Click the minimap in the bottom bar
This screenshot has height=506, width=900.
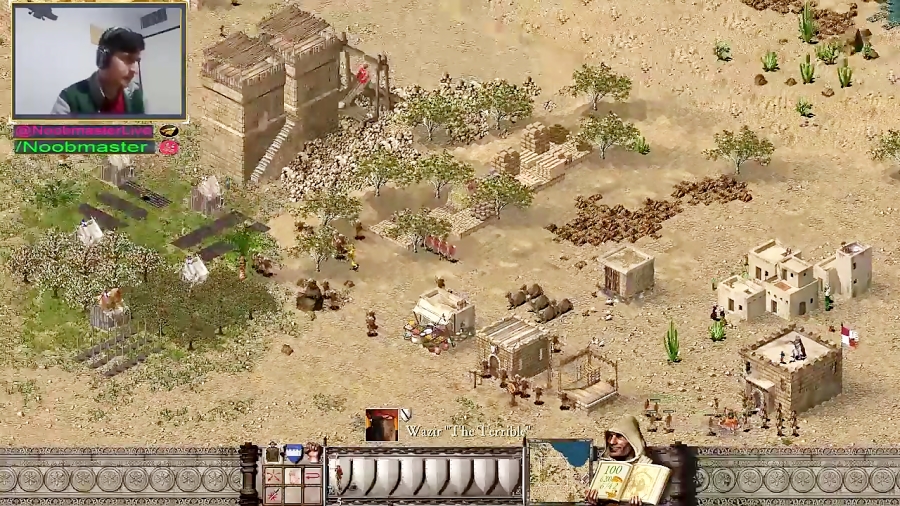pyautogui.click(x=560, y=472)
